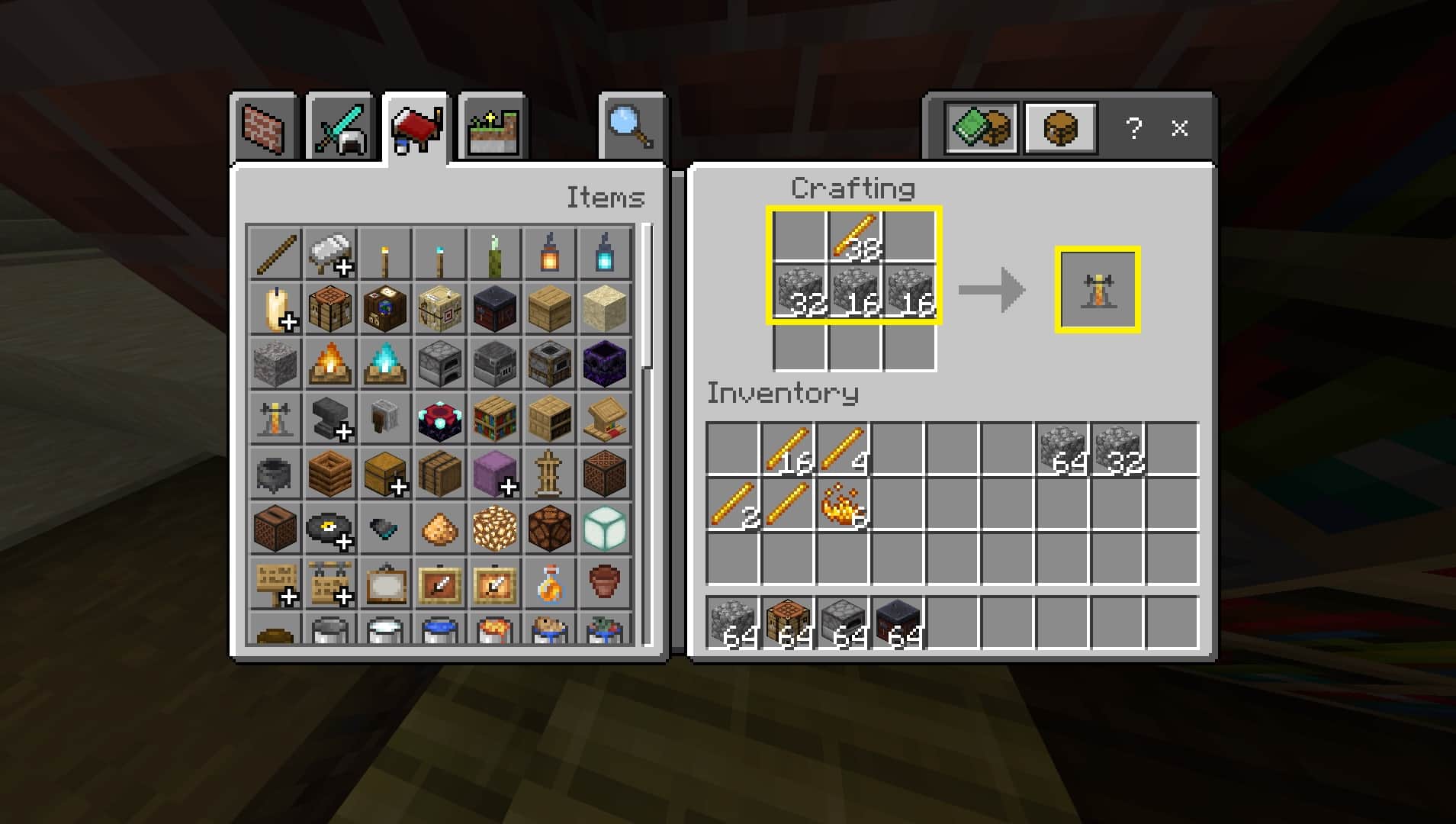Click the question mark help button
The height and width of the screenshot is (824, 1456).
[1134, 128]
